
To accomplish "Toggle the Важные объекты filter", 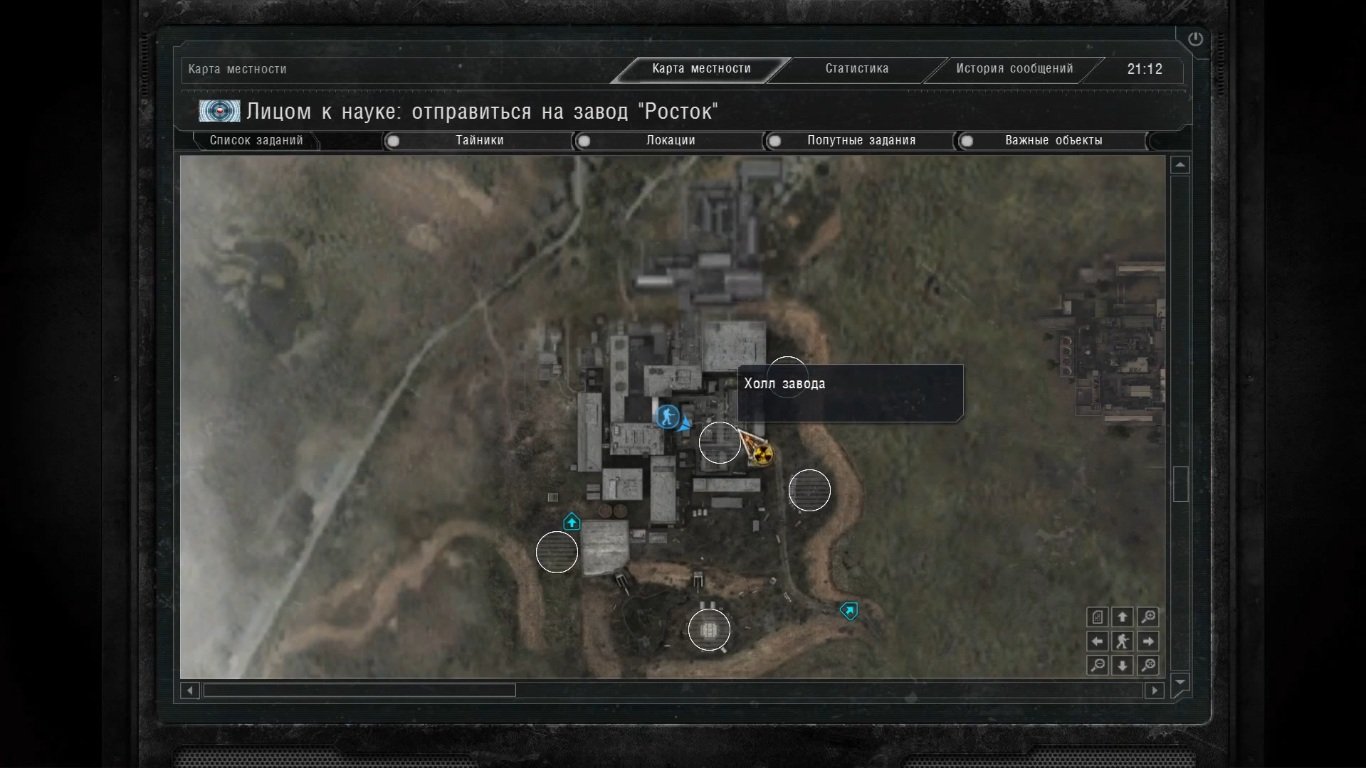I will (x=967, y=141).
